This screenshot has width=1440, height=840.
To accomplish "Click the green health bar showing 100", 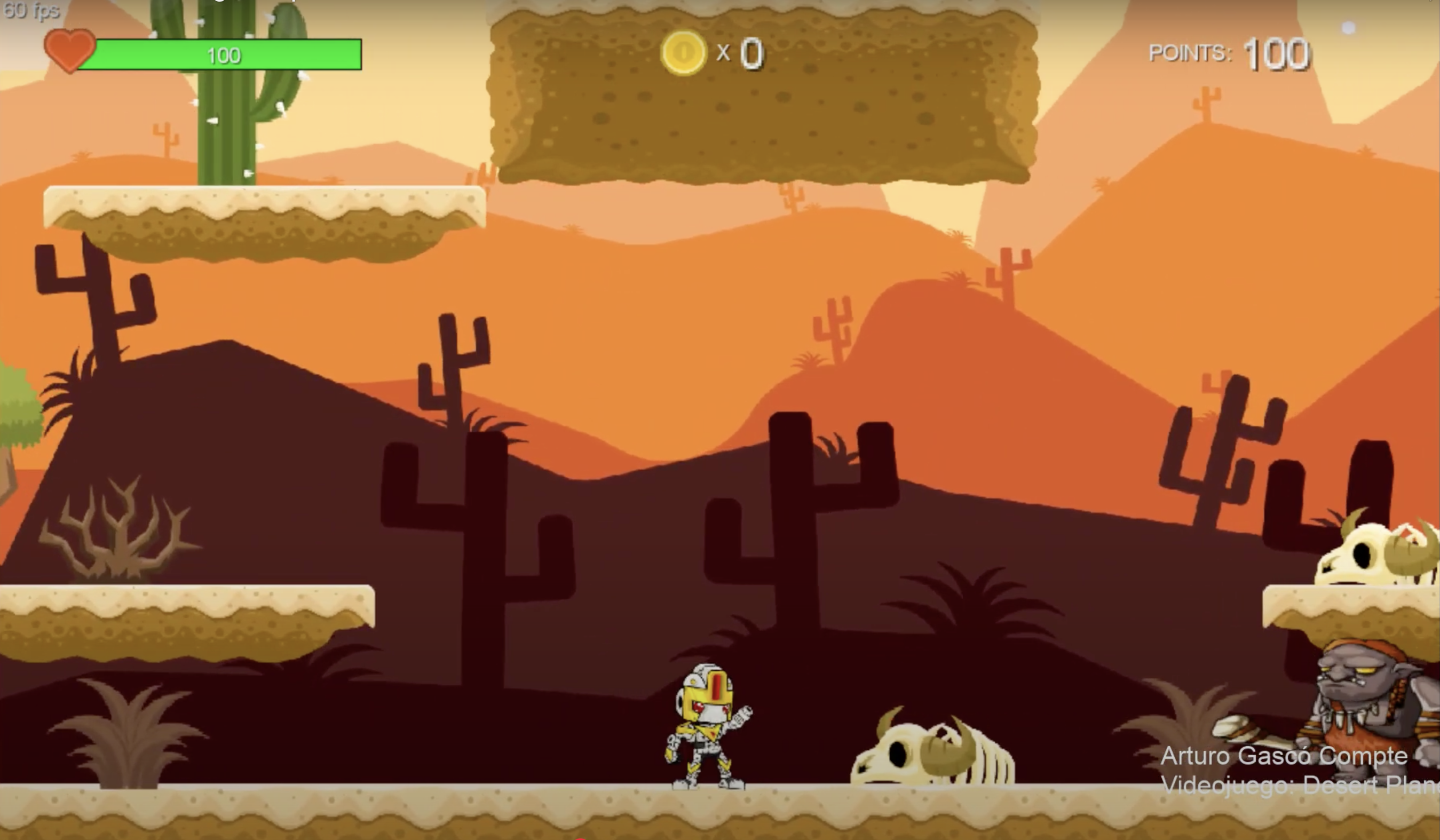I will 223,56.
